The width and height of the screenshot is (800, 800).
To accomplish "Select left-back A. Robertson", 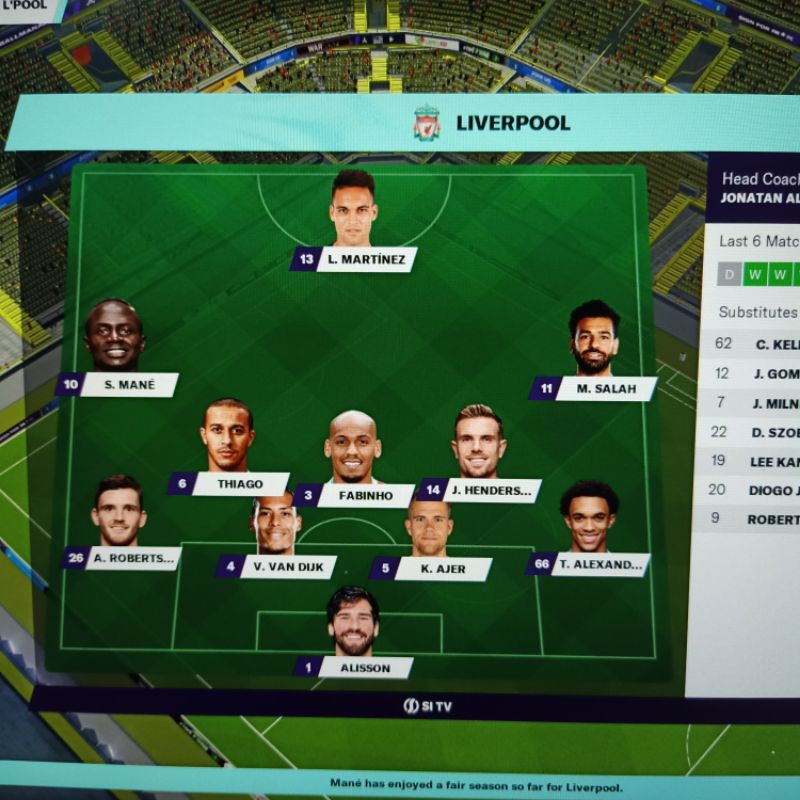I will click(132, 558).
